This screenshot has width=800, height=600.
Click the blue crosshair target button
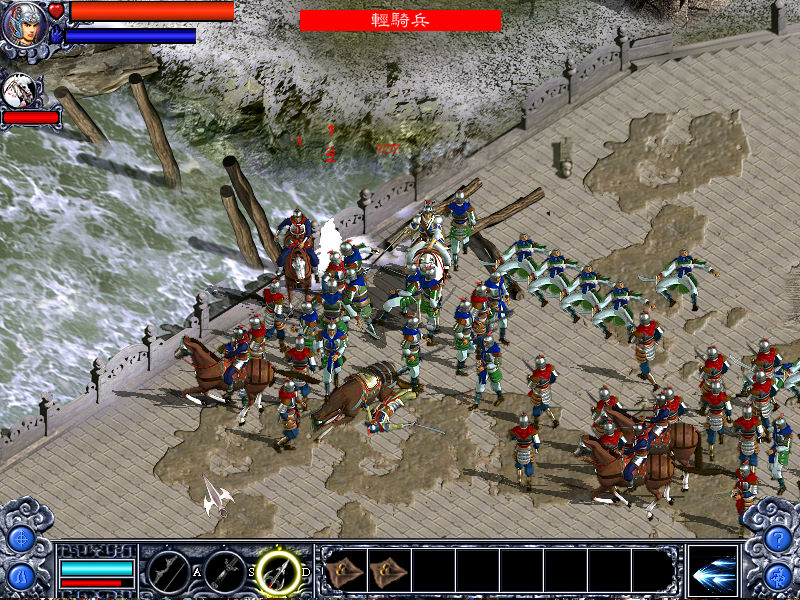(x=21, y=538)
